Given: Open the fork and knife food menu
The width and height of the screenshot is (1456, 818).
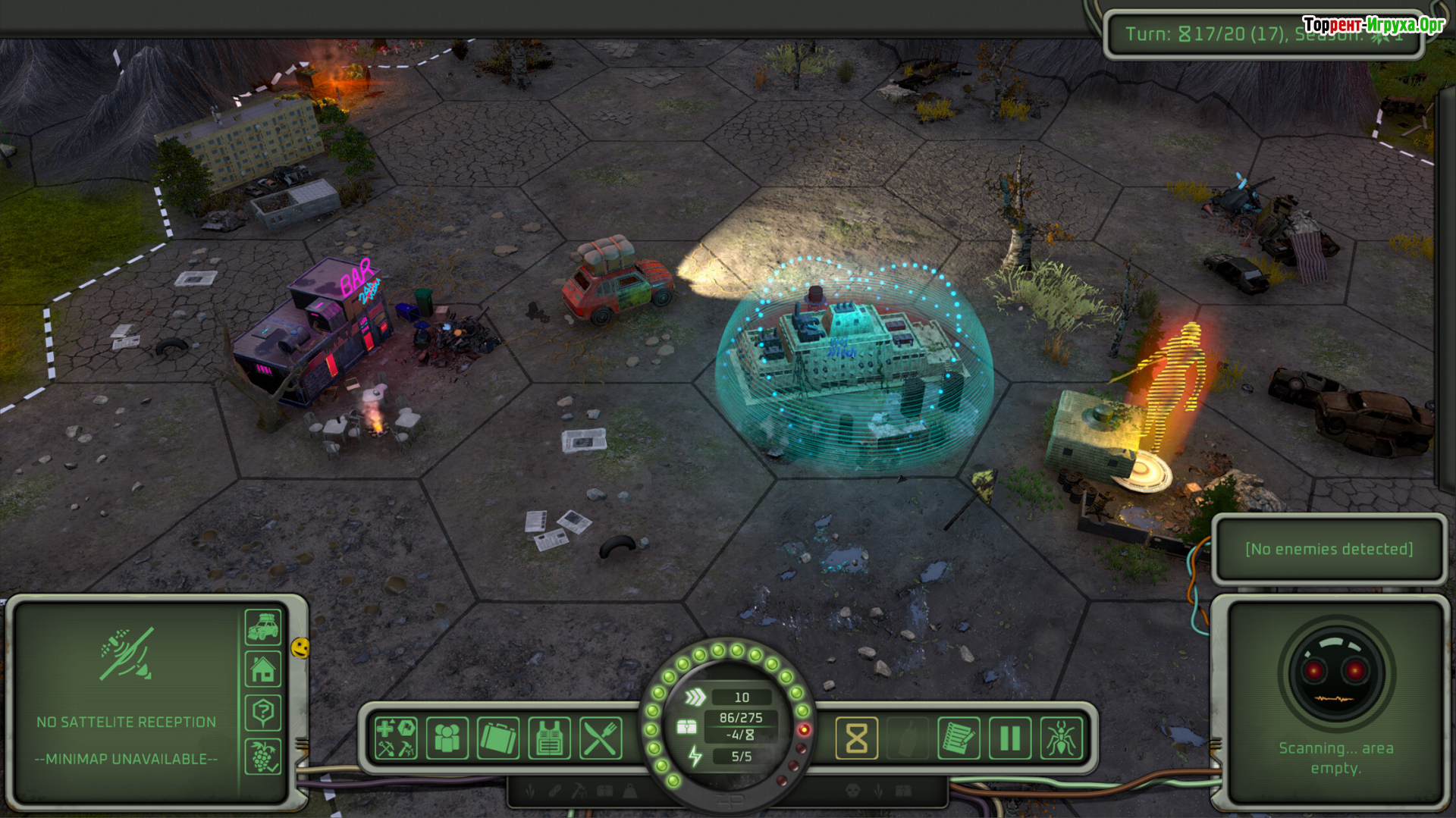Looking at the screenshot, I should click(x=601, y=738).
